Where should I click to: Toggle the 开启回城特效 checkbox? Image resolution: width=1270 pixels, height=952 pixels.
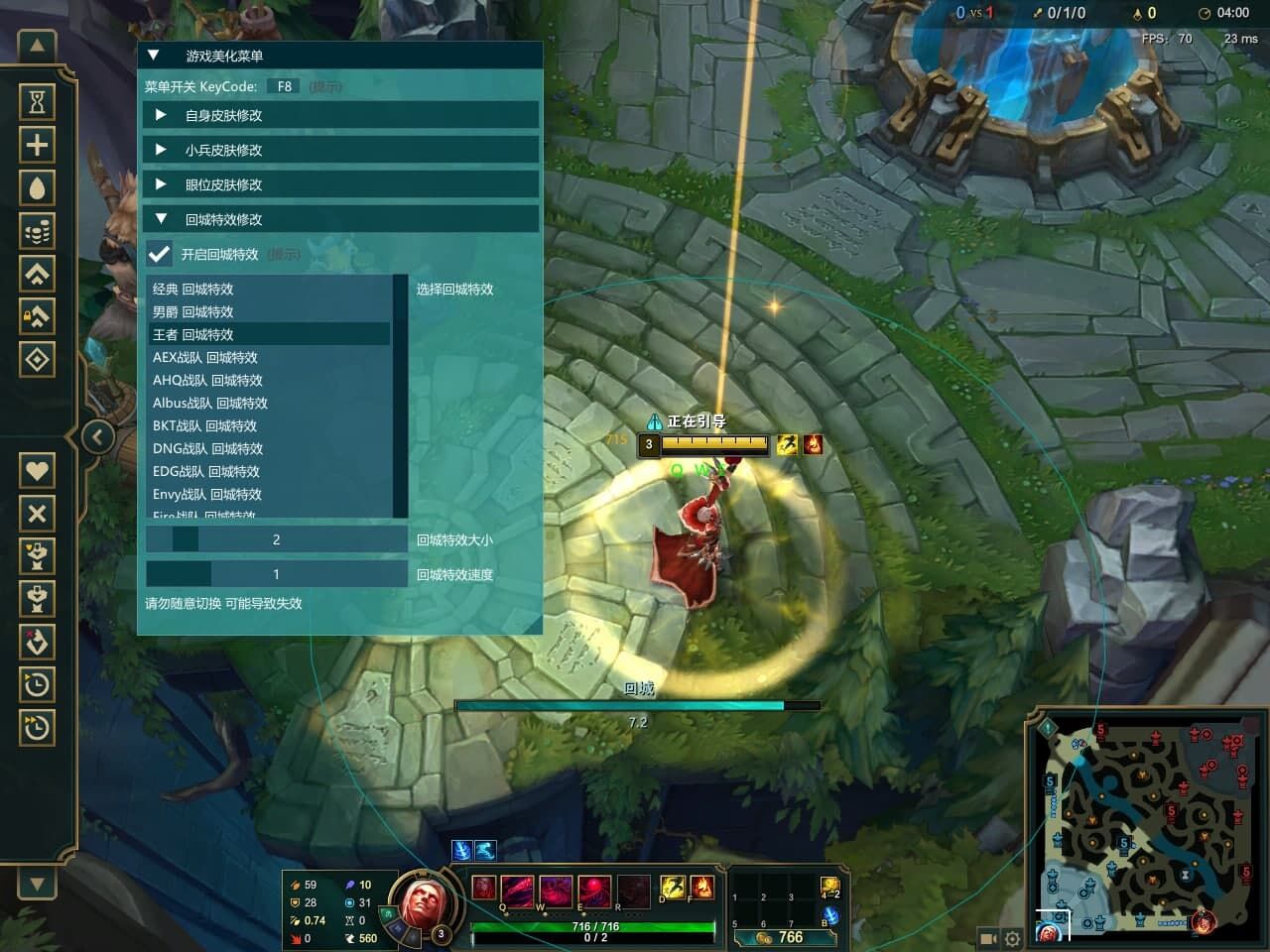(x=159, y=254)
